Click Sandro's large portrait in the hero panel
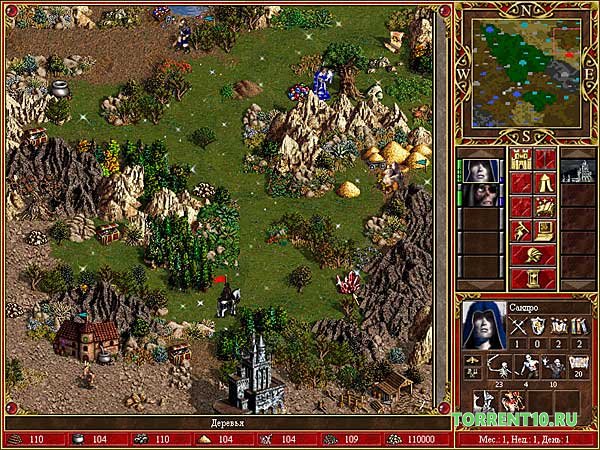600x450 pixels. 484,325
